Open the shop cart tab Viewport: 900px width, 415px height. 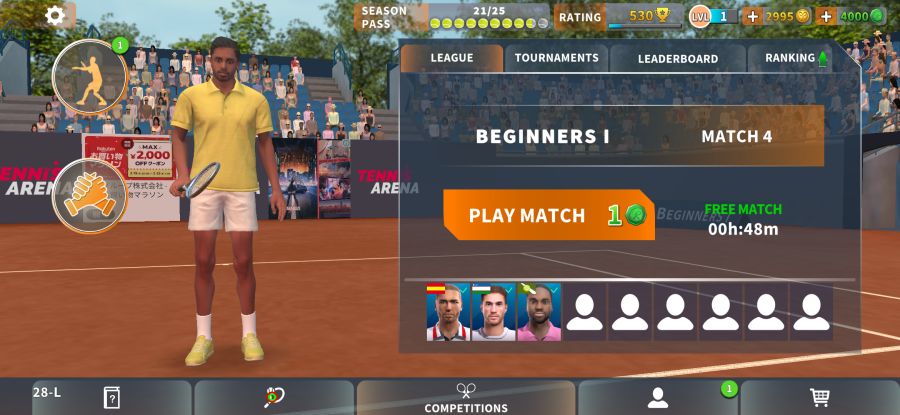click(820, 398)
